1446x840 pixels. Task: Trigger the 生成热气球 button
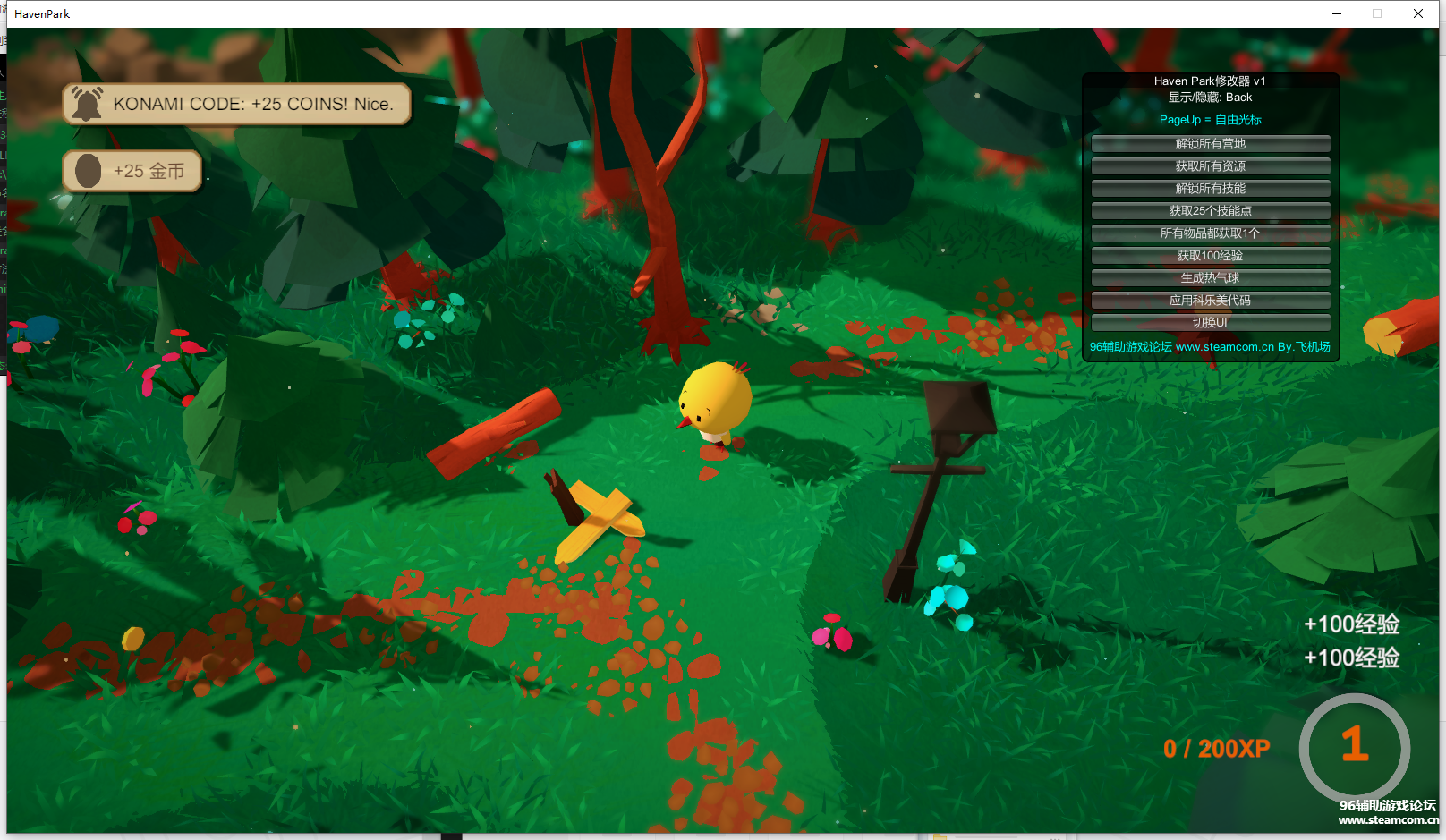point(1210,278)
